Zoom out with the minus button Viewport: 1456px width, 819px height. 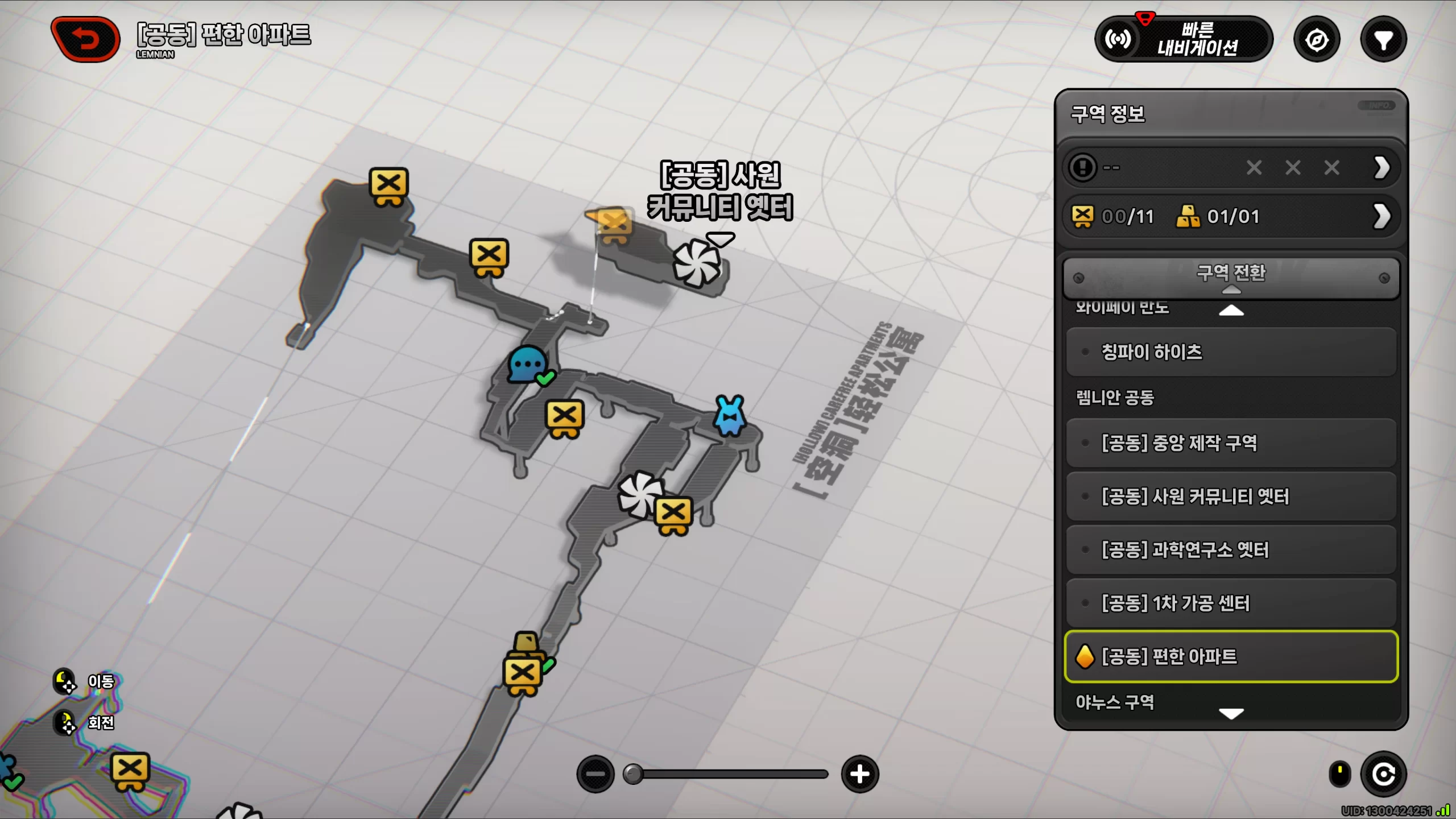point(595,774)
